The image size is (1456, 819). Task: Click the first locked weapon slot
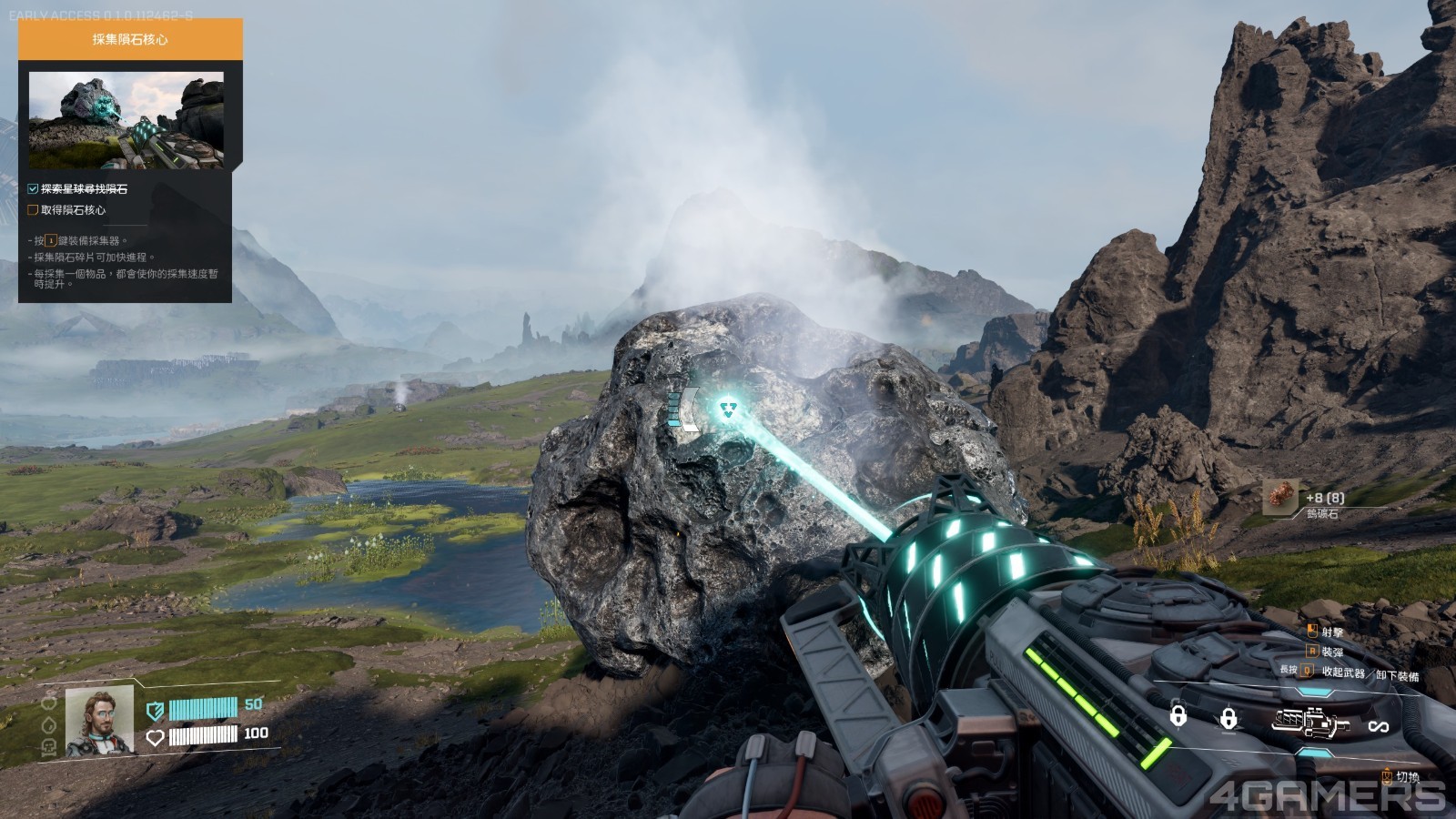click(1178, 717)
